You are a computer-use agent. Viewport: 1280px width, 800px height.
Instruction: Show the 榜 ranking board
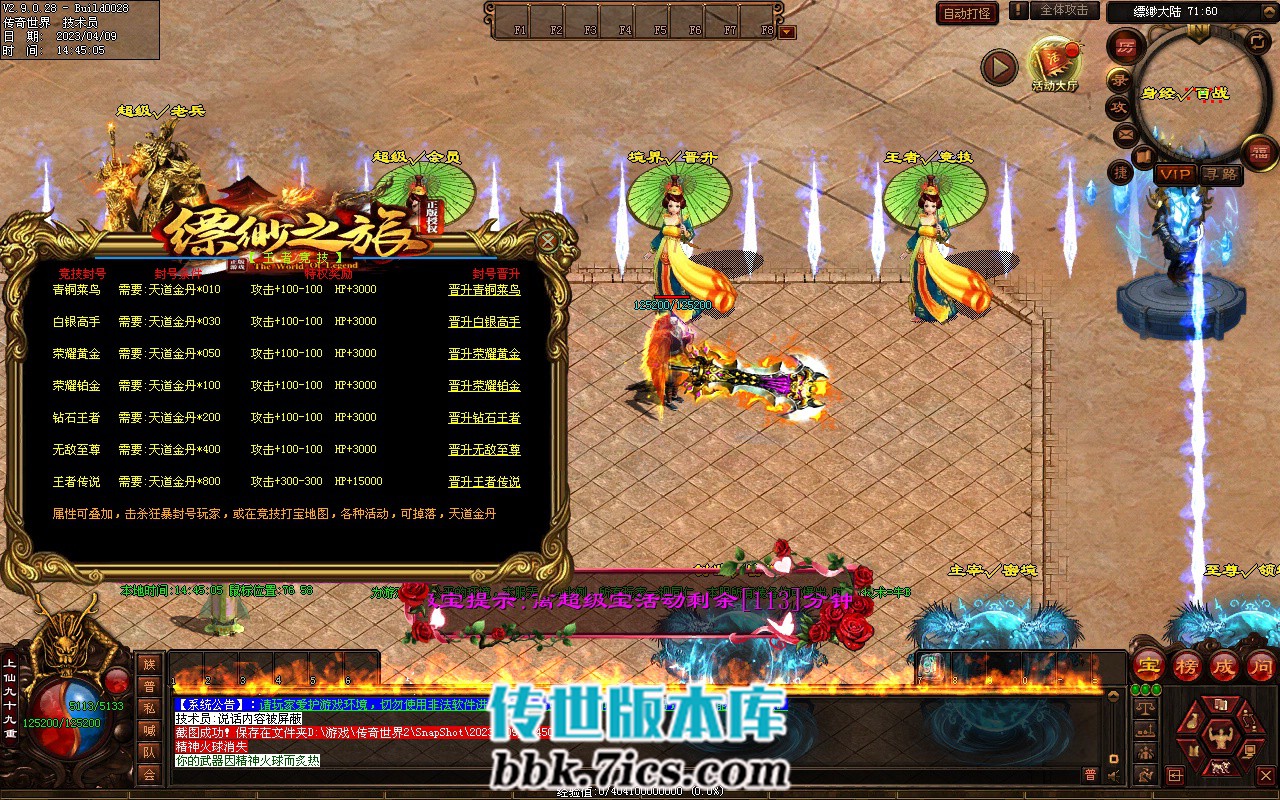[1187, 665]
